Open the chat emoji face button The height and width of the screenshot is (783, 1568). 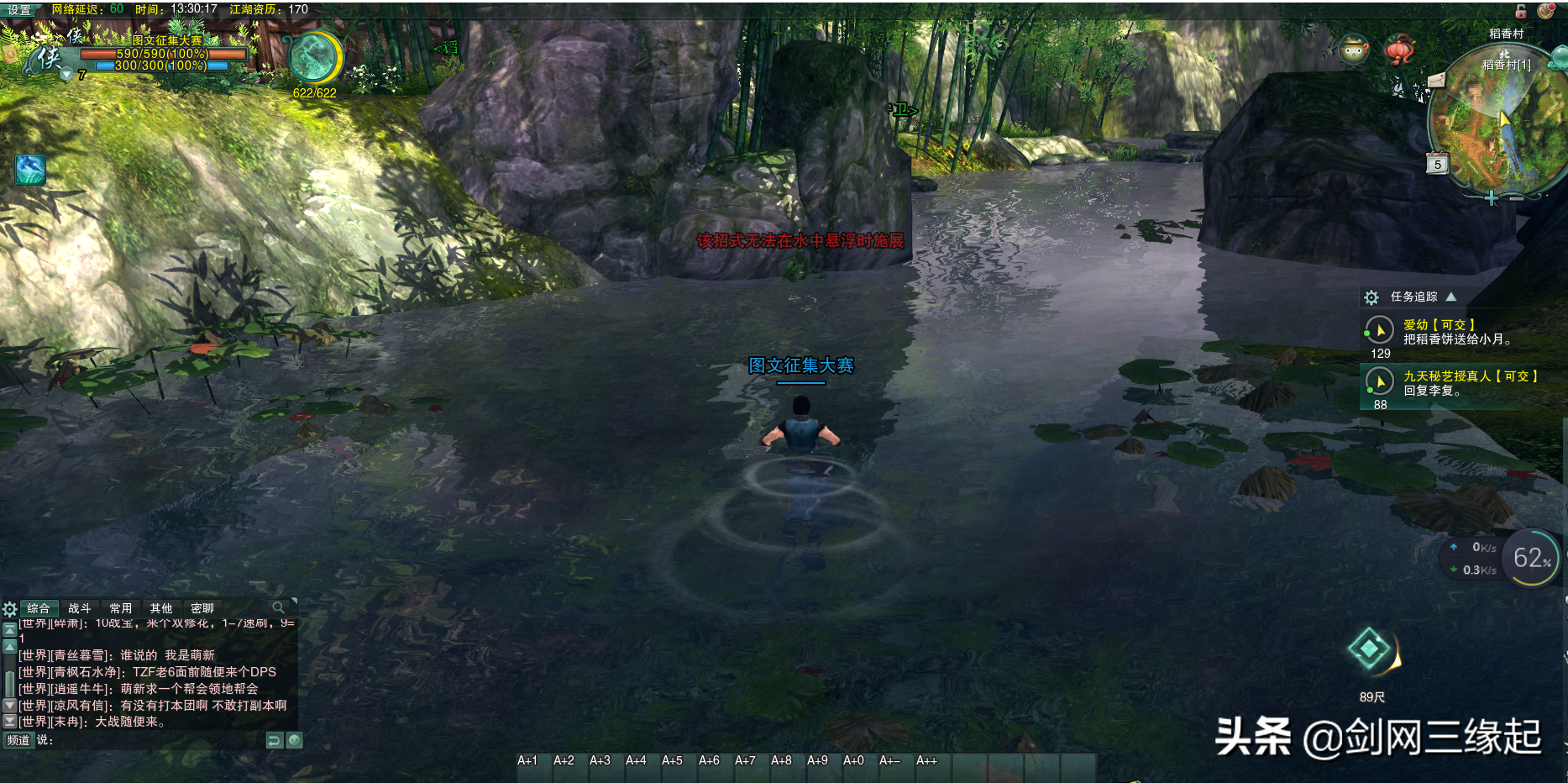coord(294,740)
